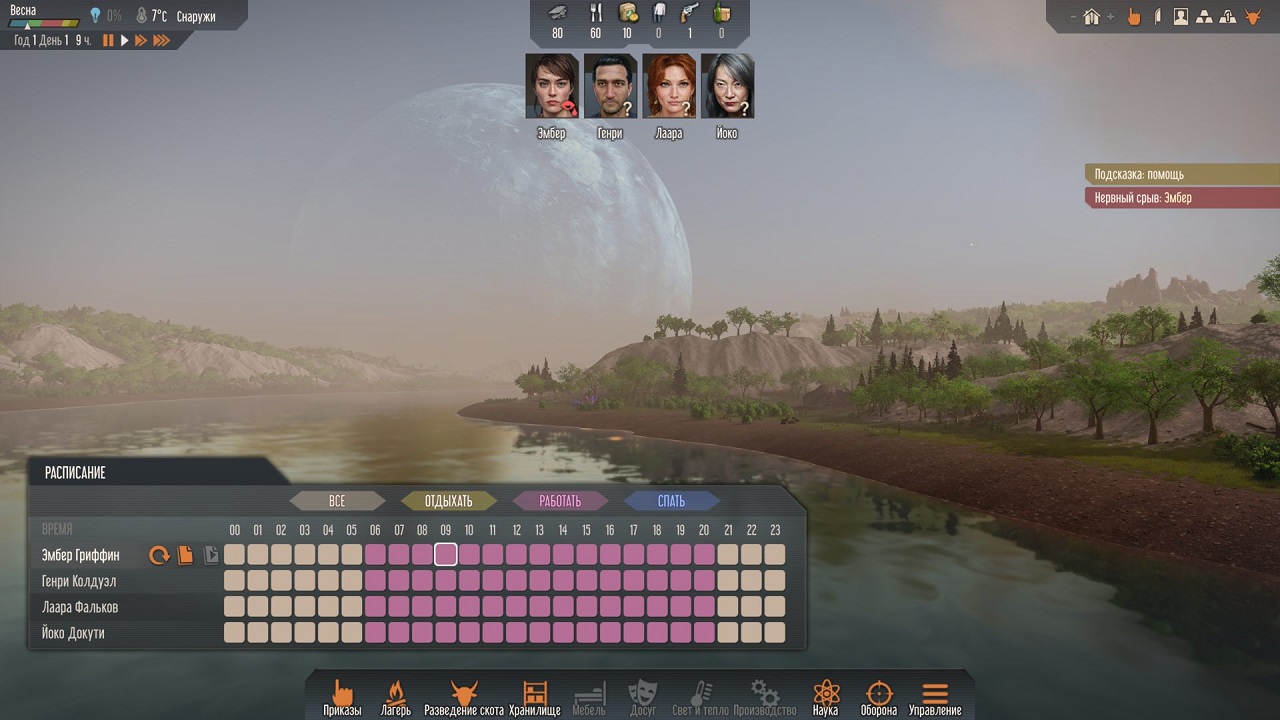This screenshot has width=1280, height=720.
Task: Select Laara's portrait
Action: [x=669, y=86]
